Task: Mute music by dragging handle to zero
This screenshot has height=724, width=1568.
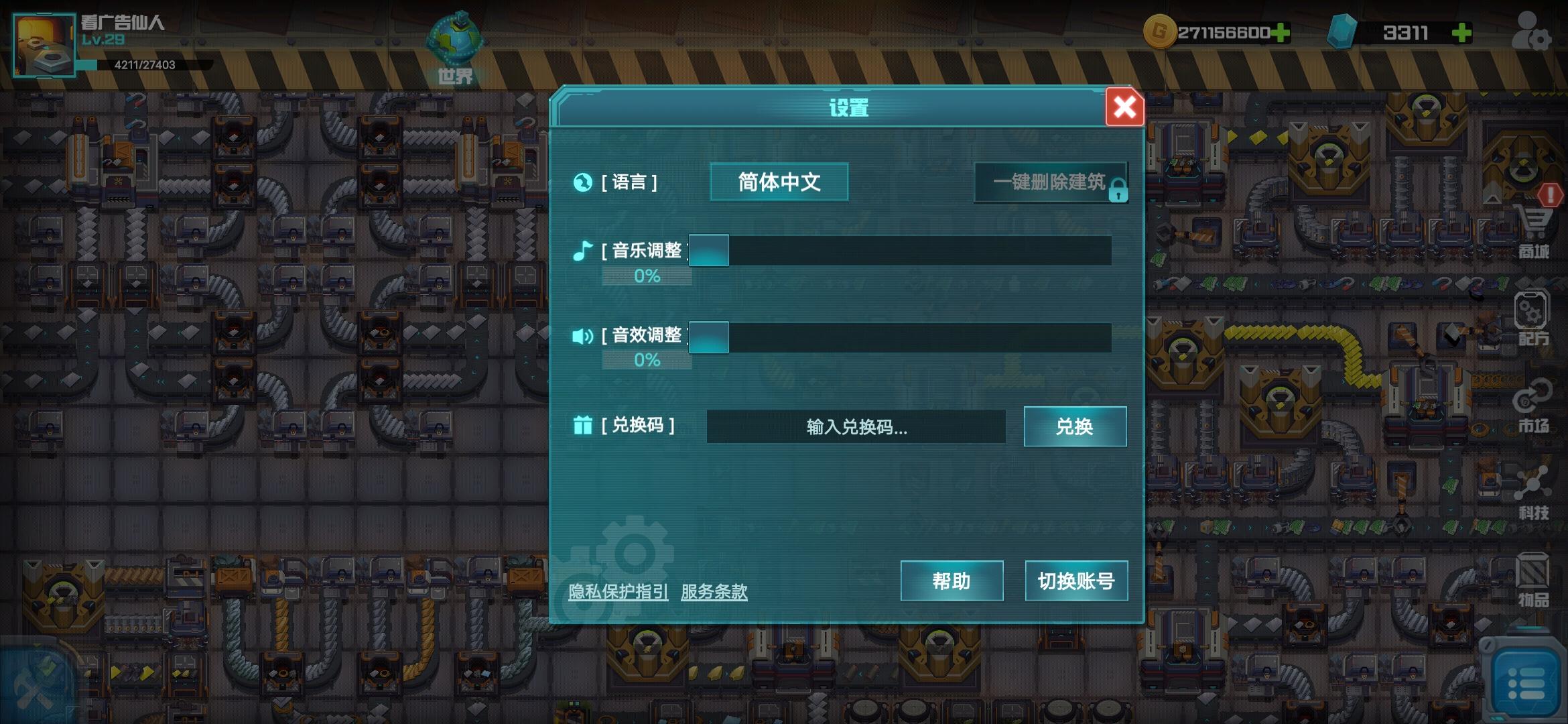Action: [709, 251]
